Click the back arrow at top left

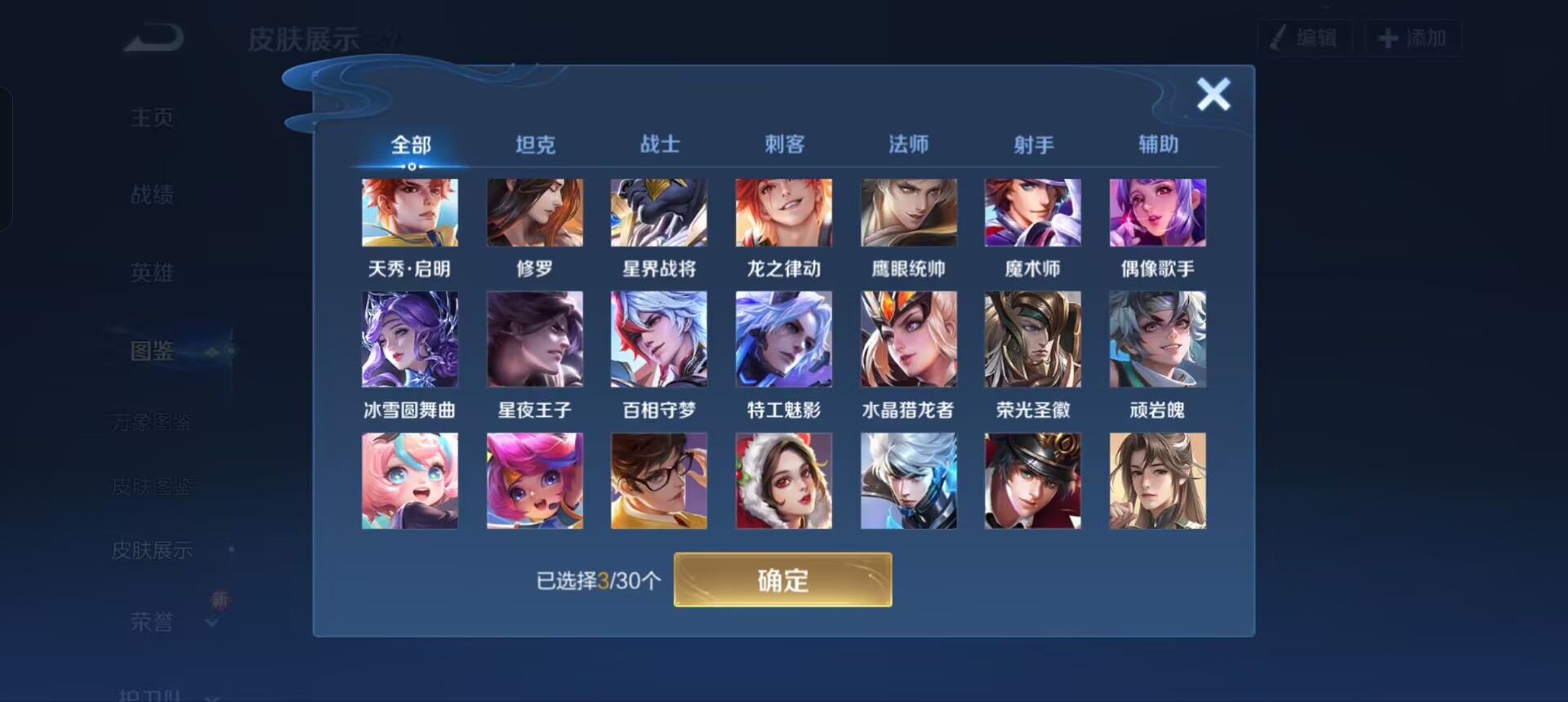tap(151, 38)
